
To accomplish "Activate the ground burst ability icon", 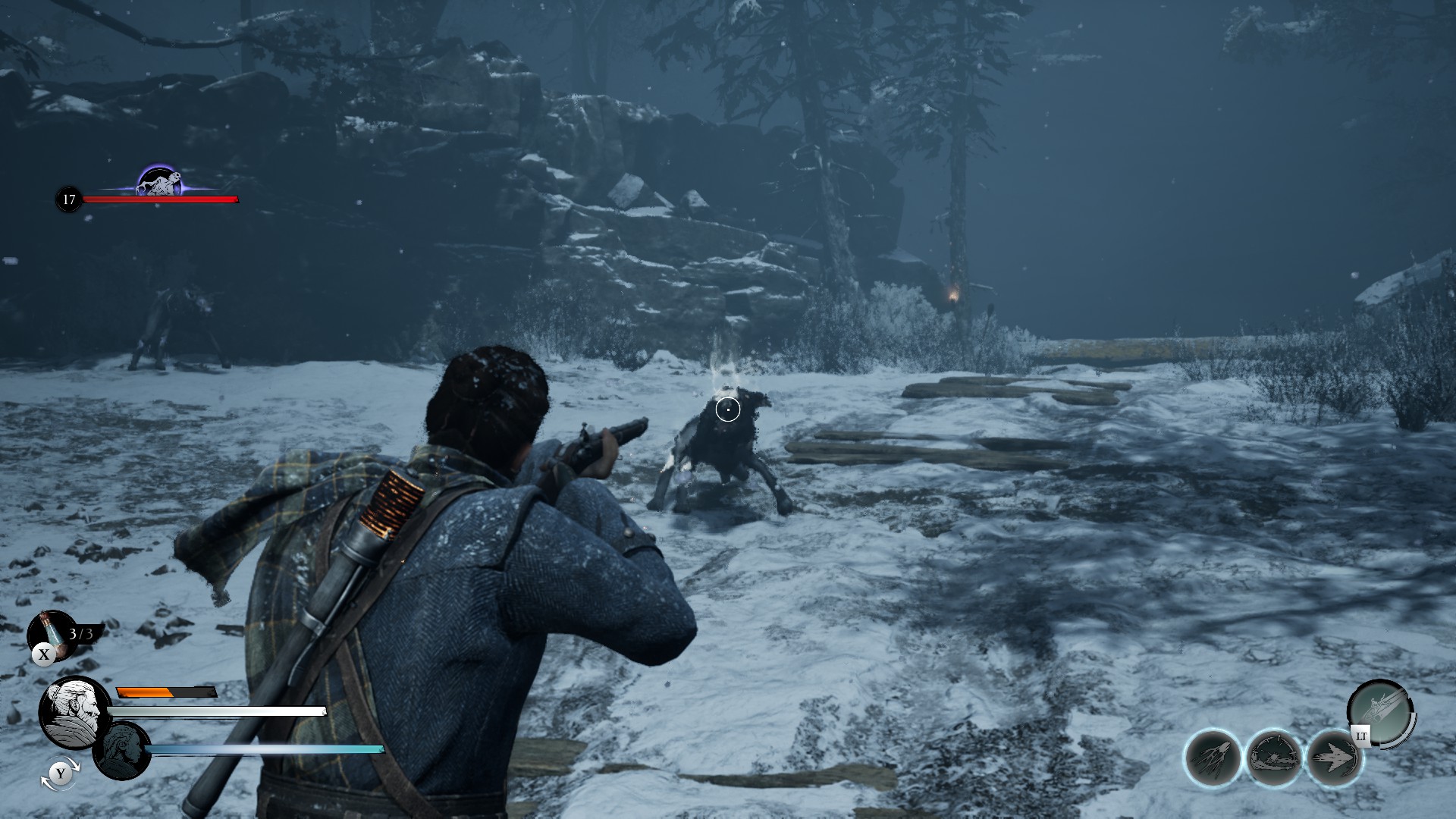I will (1274, 757).
